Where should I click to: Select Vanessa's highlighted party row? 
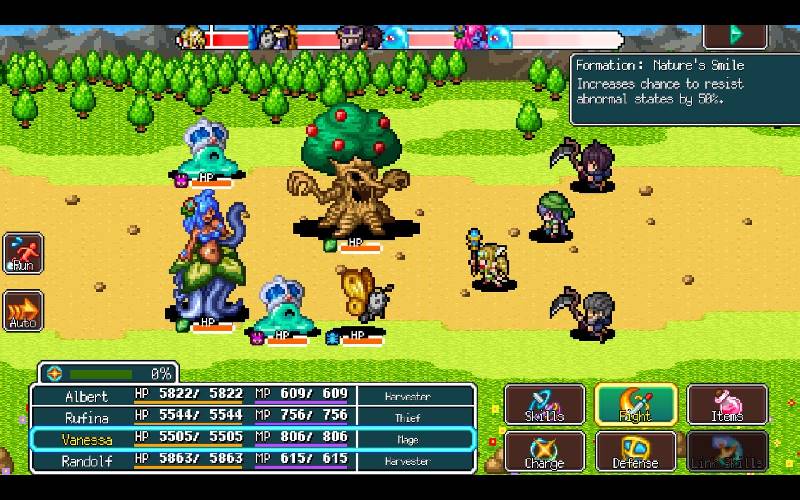click(x=252, y=439)
